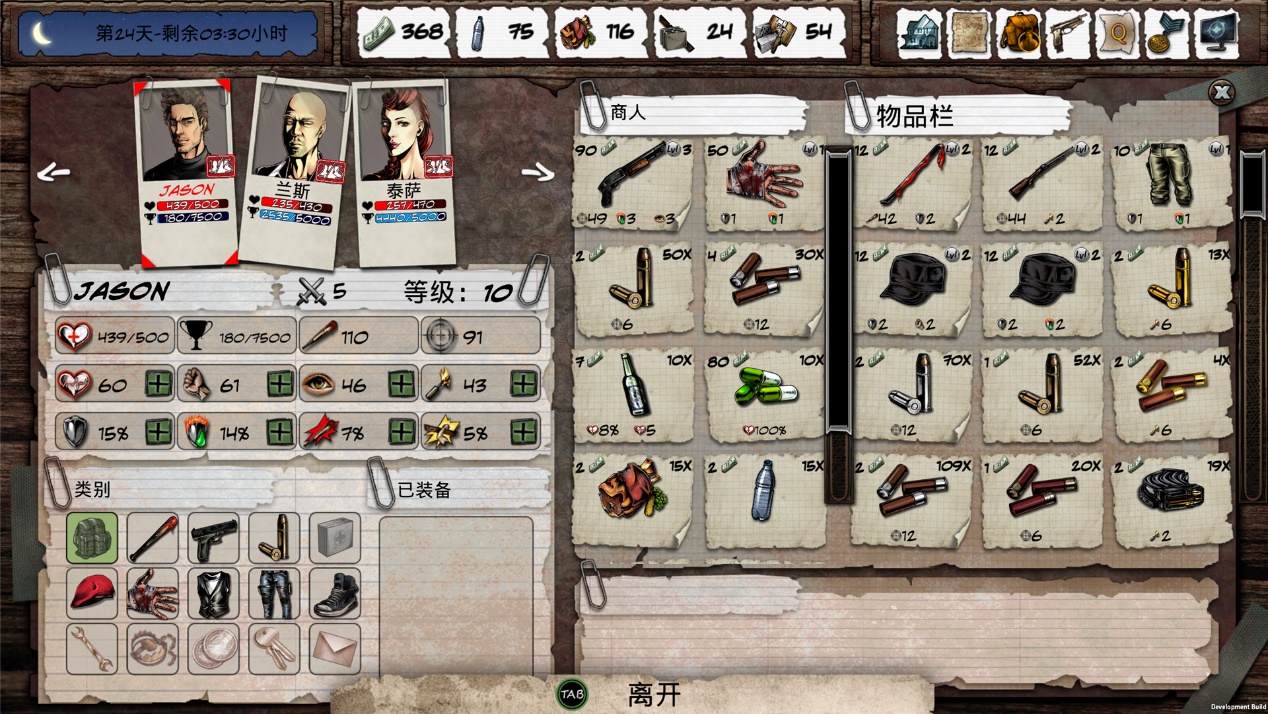Filter by the pistol firearms category
Image resolution: width=1268 pixels, height=714 pixels.
tap(213, 538)
